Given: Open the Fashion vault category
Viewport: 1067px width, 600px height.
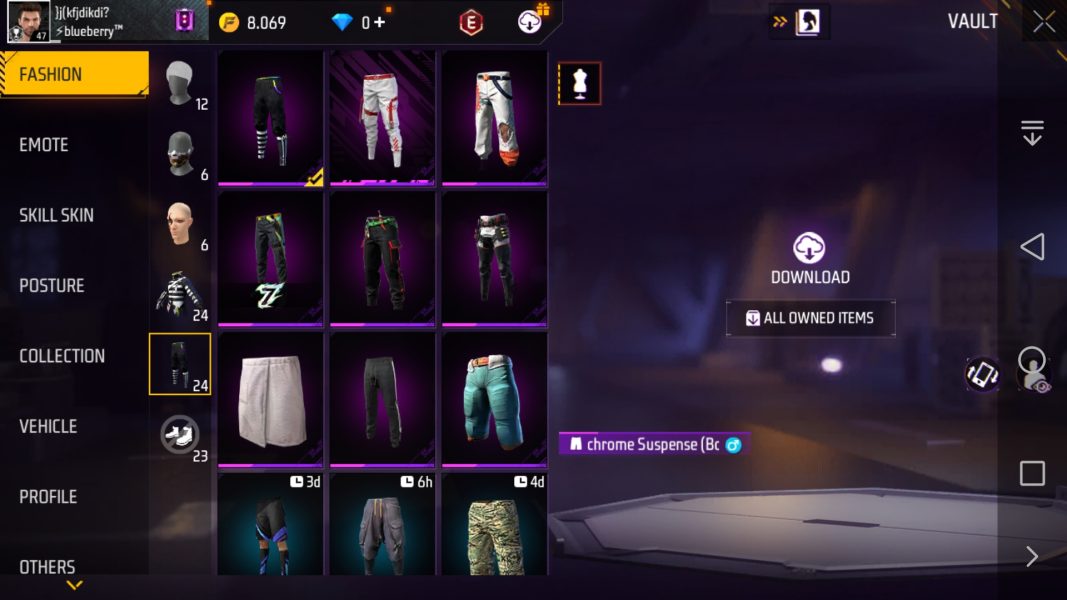Looking at the screenshot, I should (73, 75).
